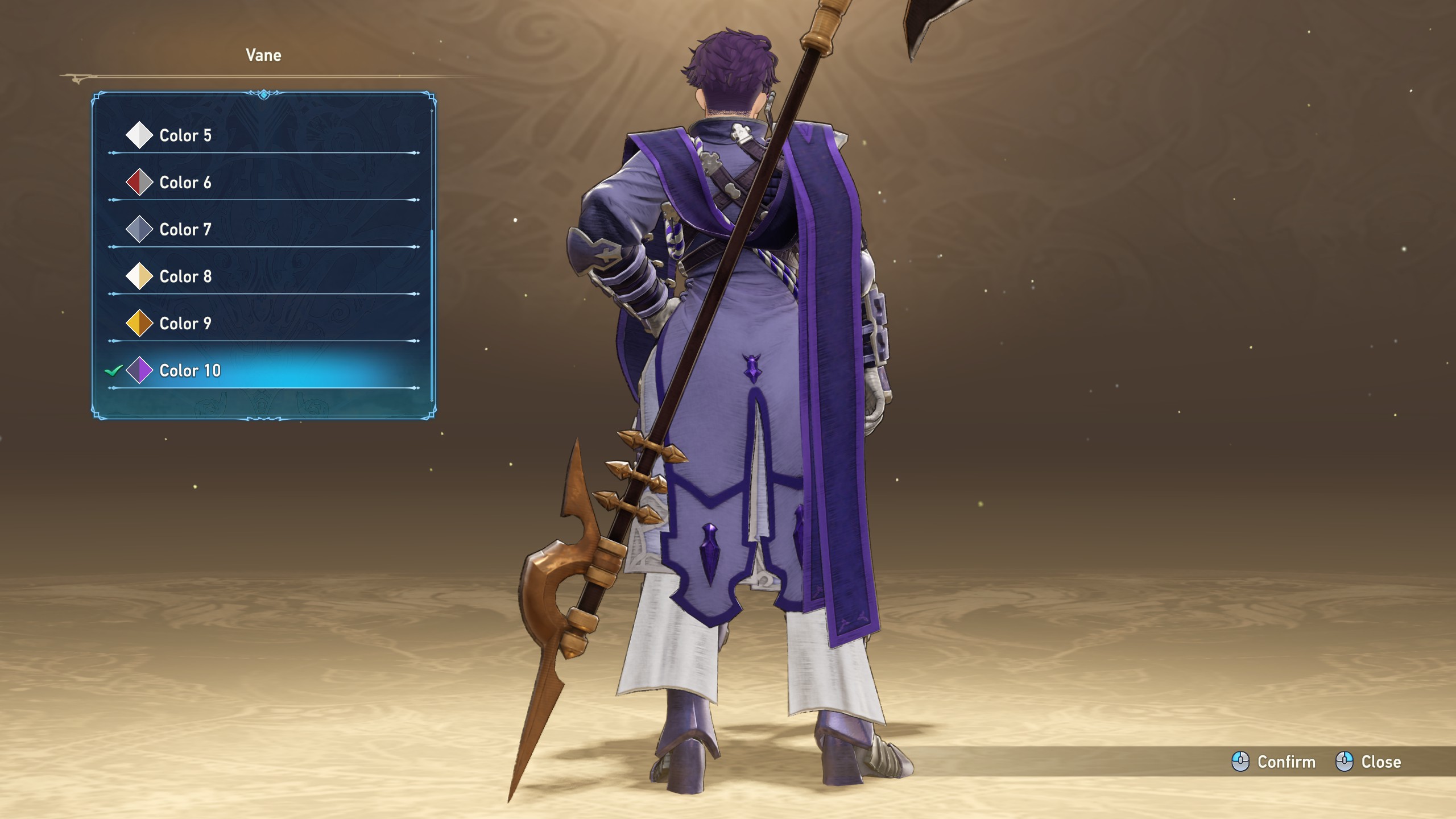Select the highlighted Color 10 purple entry

pos(190,371)
